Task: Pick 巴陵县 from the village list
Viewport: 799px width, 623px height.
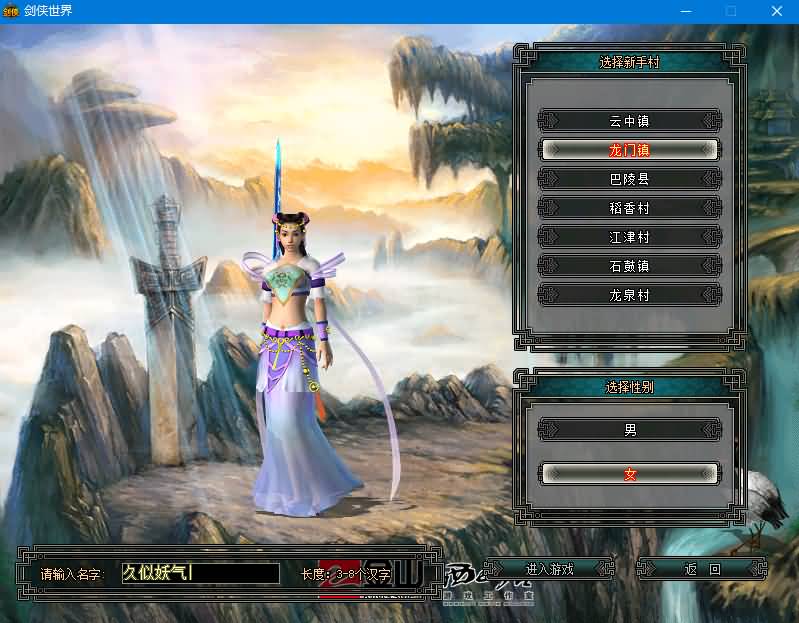Action: pyautogui.click(x=629, y=179)
